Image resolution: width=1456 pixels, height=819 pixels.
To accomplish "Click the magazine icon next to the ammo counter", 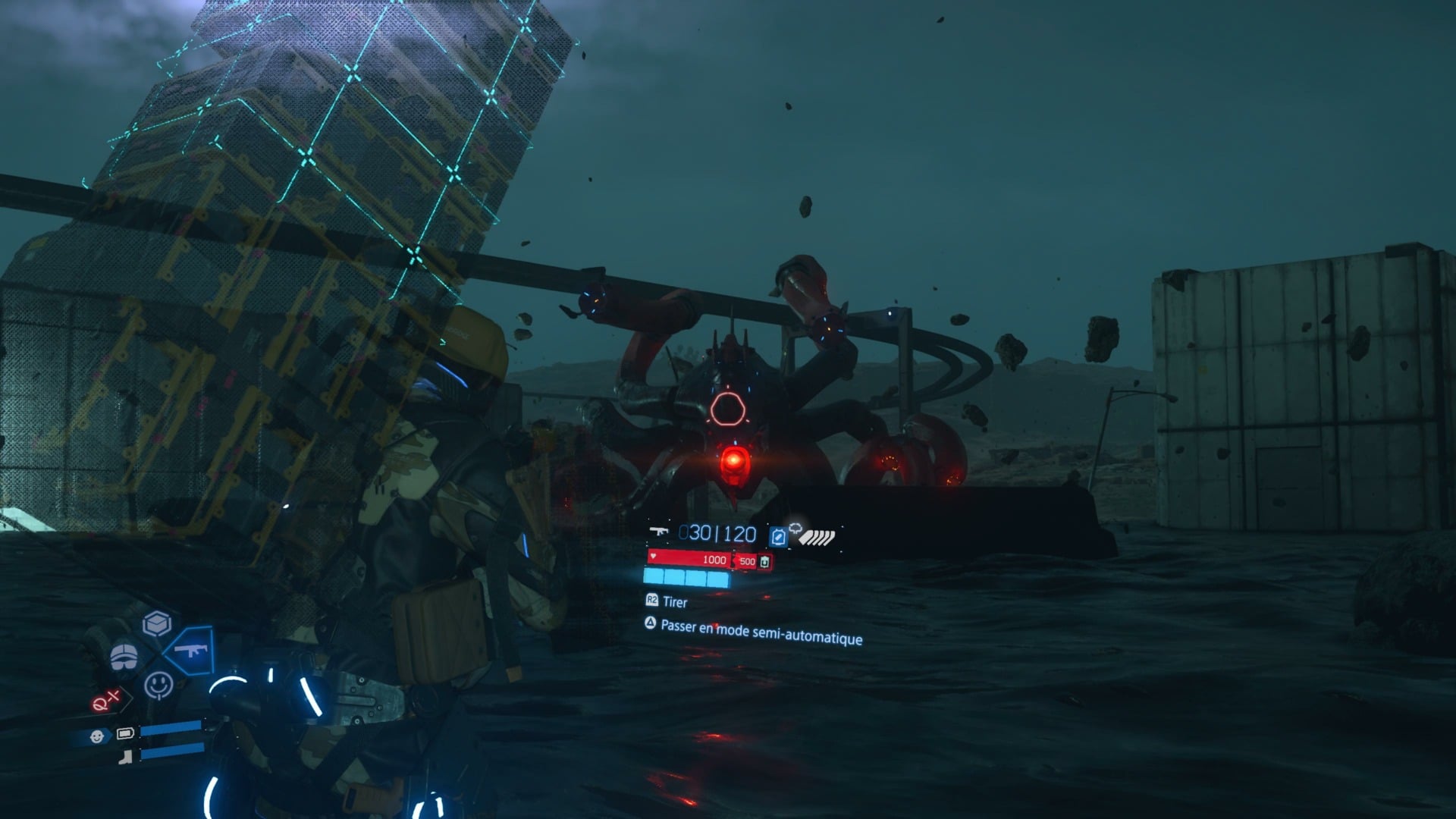I will click(779, 536).
